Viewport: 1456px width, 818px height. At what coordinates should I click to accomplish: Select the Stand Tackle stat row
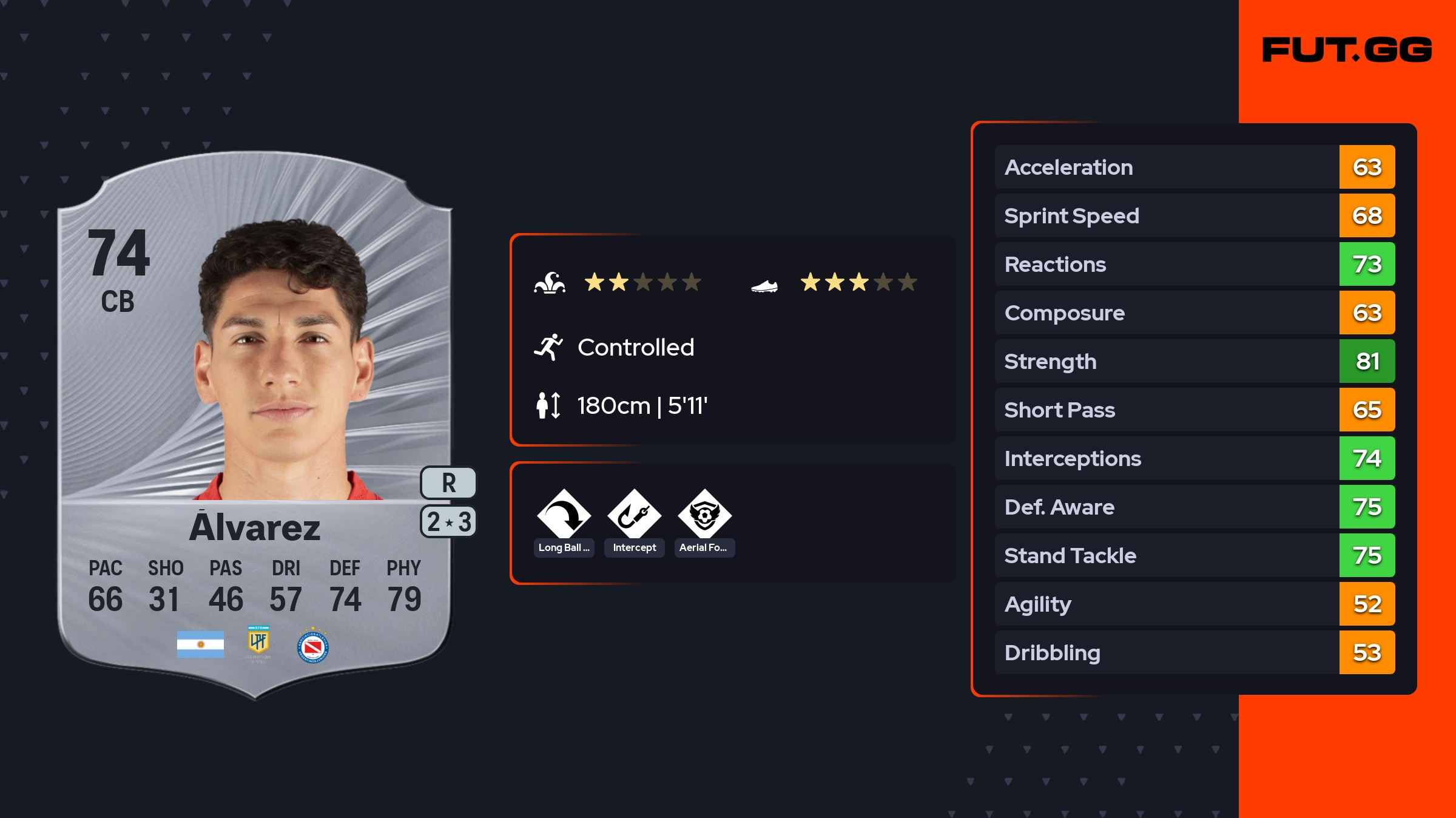1194,555
